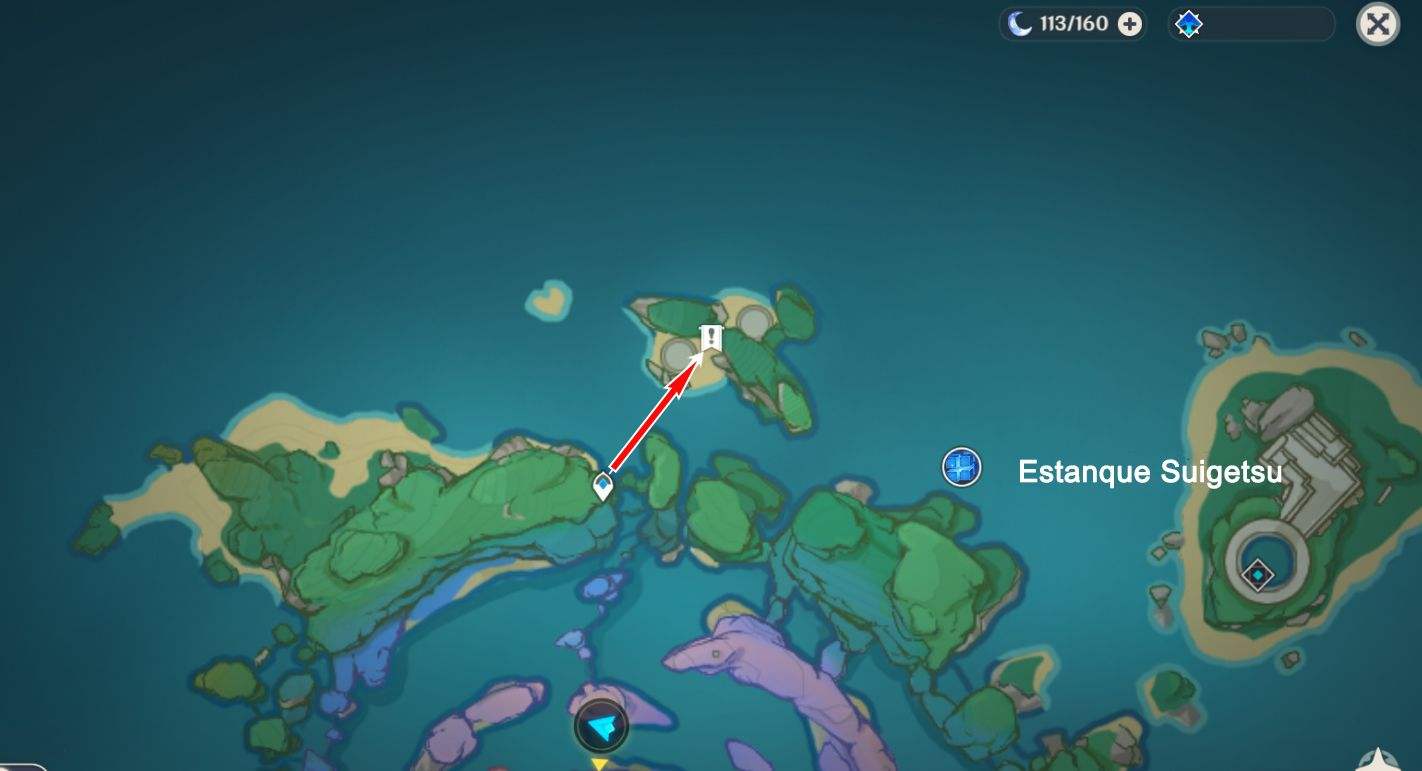Select the resin counter showing 113/160
This screenshot has height=771, width=1422.
[x=1075, y=23]
